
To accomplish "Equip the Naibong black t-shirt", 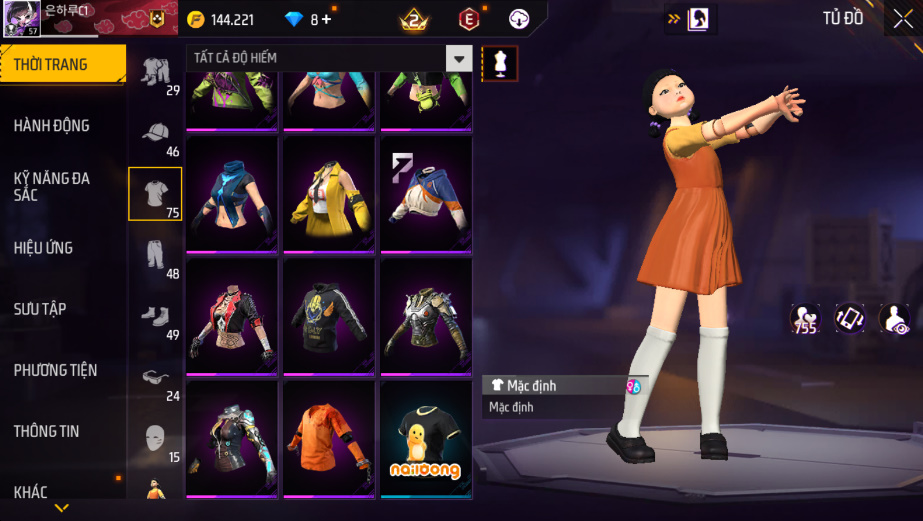I will (x=426, y=439).
